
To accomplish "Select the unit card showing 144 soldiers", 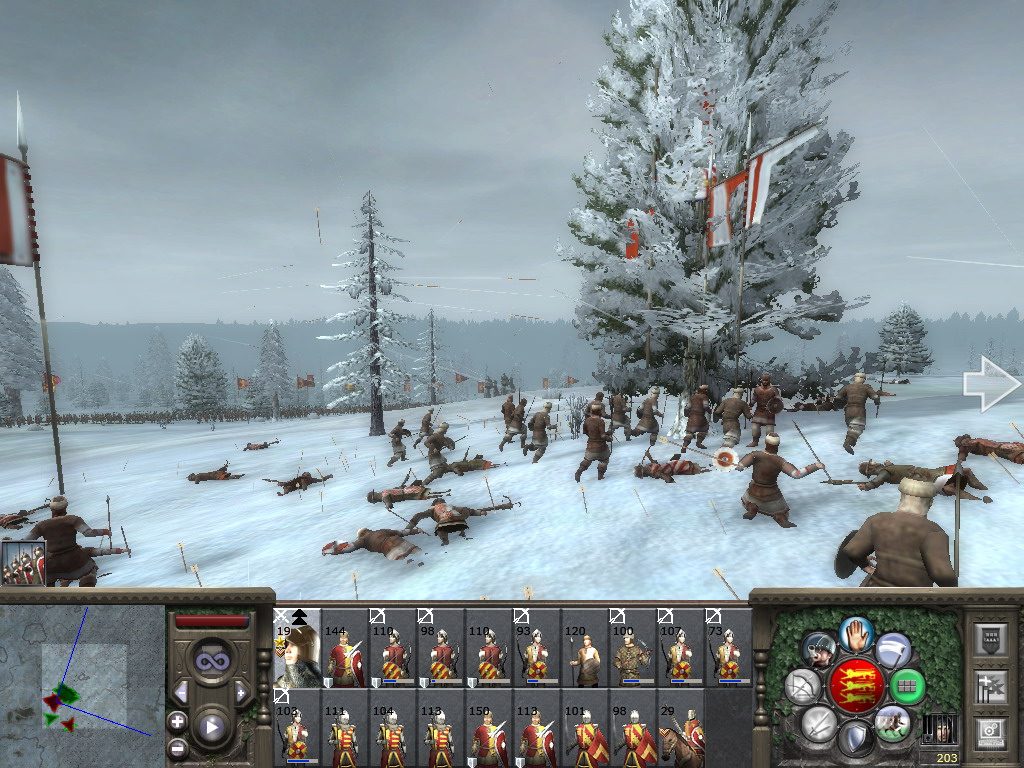I will [345, 648].
